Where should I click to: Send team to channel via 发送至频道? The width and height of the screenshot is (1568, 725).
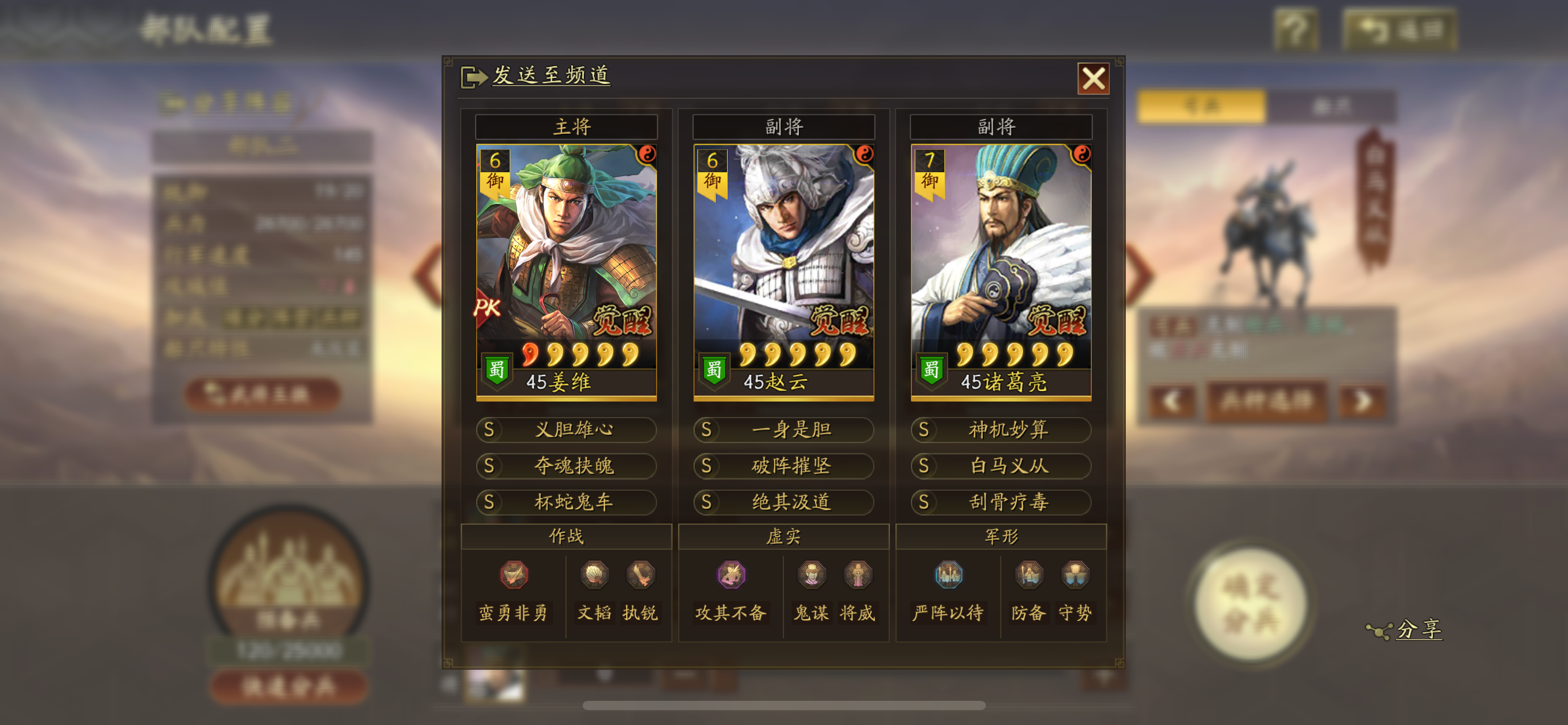[x=550, y=76]
